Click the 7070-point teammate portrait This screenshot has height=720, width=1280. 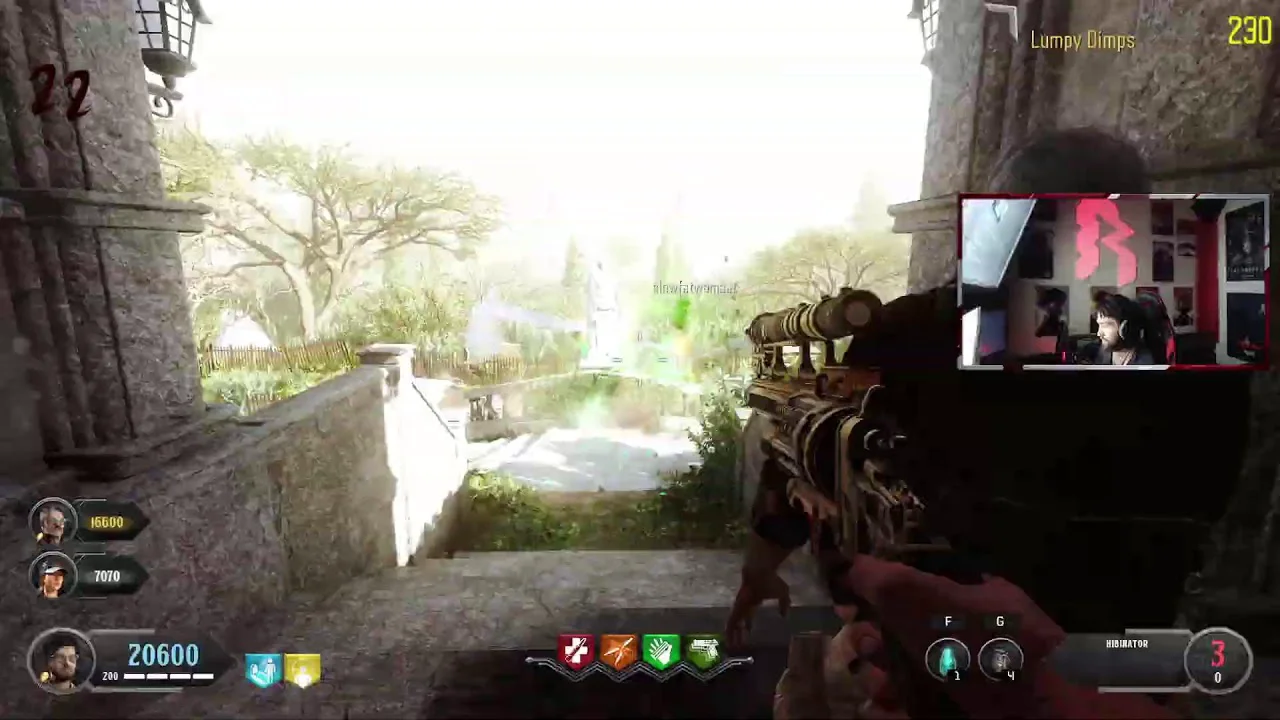(x=53, y=576)
